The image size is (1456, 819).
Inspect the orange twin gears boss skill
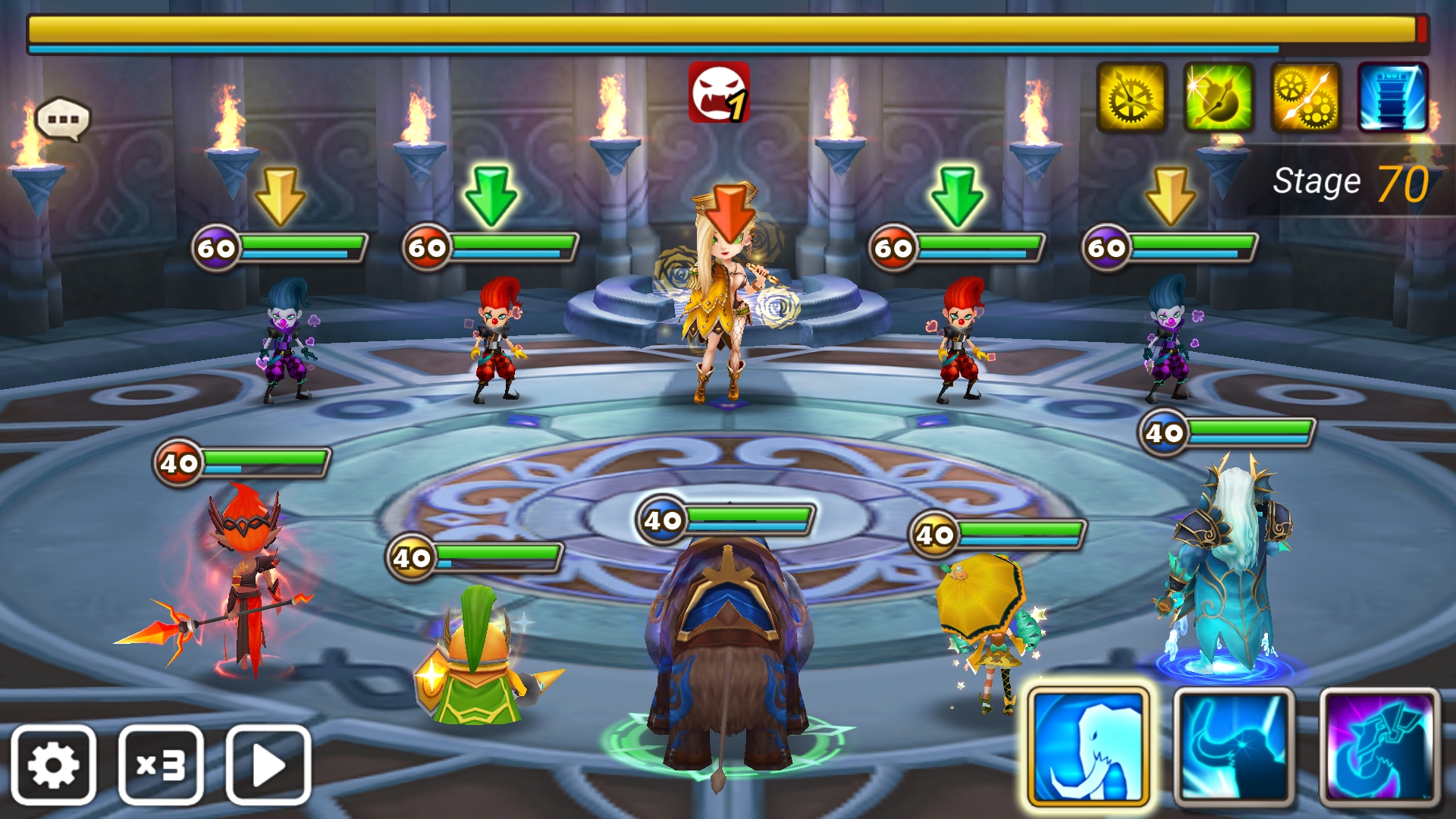[1306, 98]
